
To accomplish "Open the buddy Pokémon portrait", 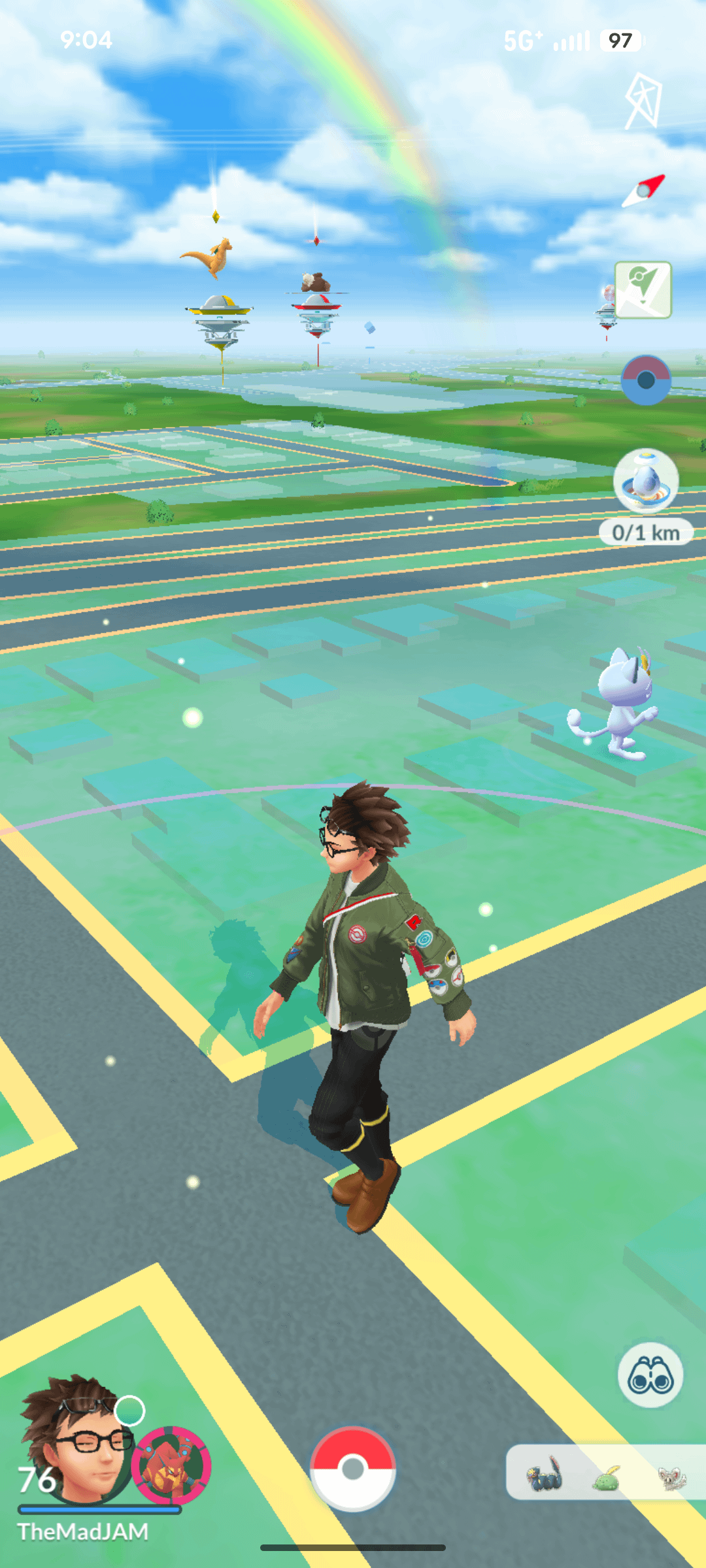I will (x=171, y=1465).
